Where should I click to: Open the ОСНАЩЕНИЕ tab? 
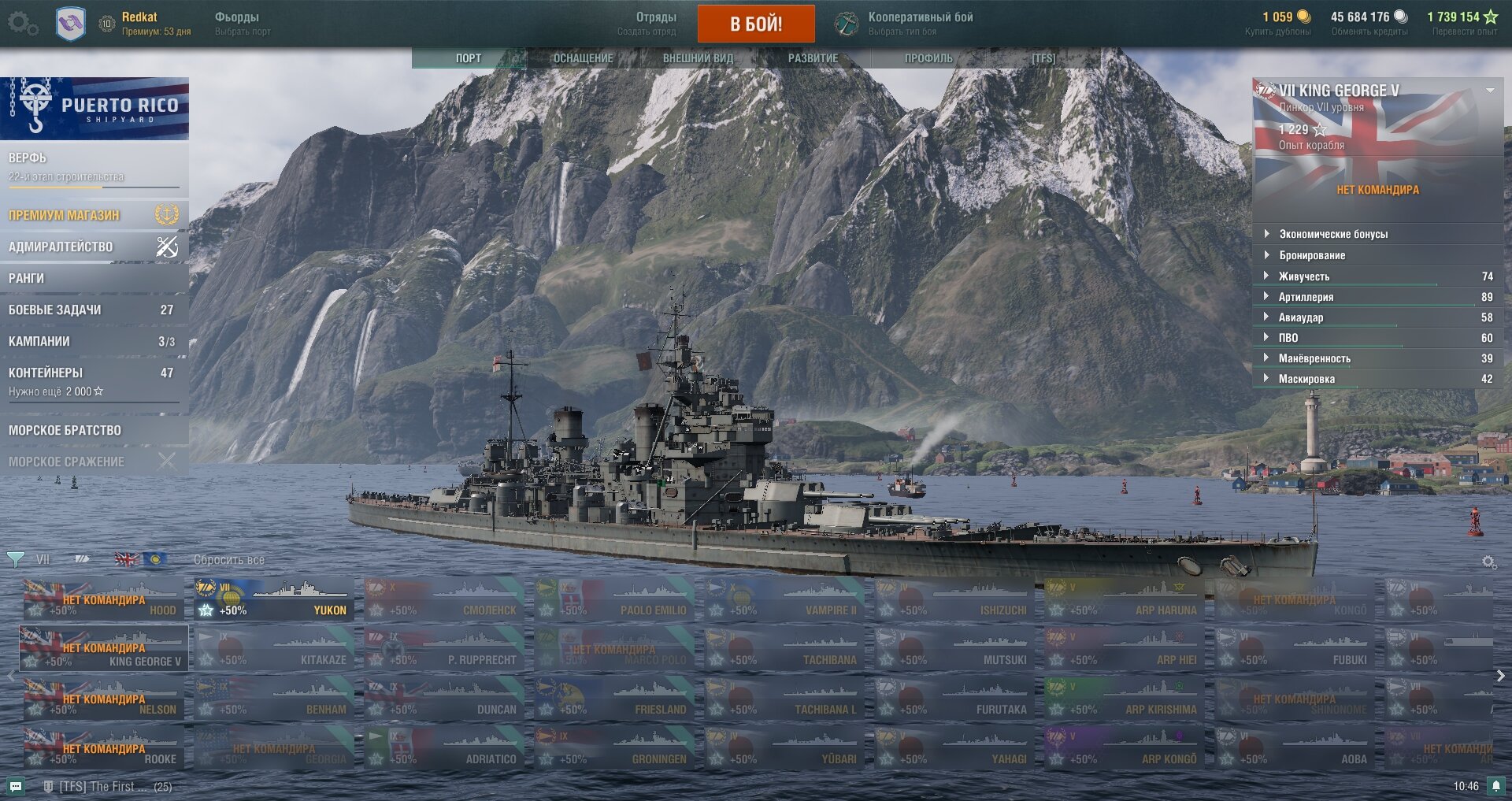[583, 58]
